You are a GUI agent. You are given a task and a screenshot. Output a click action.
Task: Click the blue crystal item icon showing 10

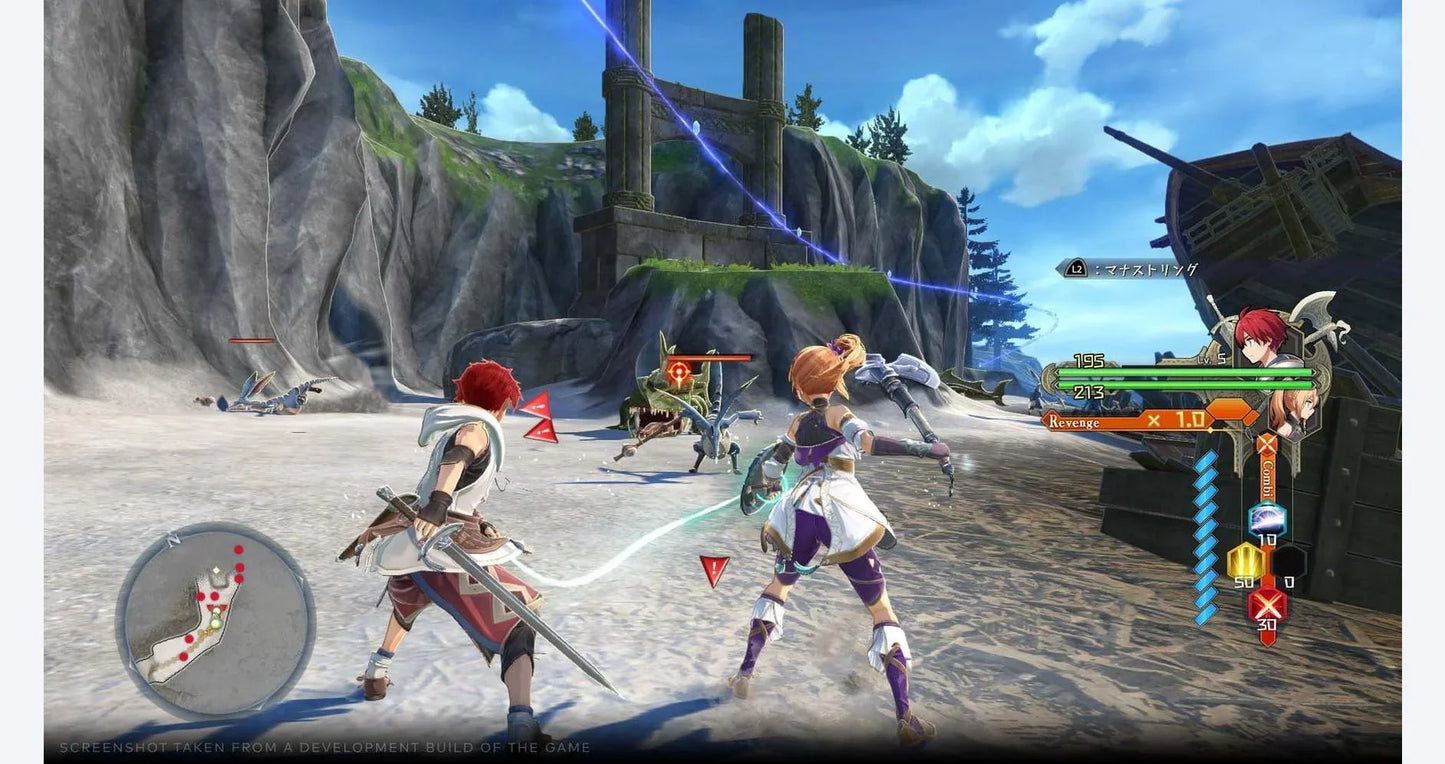[1266, 519]
